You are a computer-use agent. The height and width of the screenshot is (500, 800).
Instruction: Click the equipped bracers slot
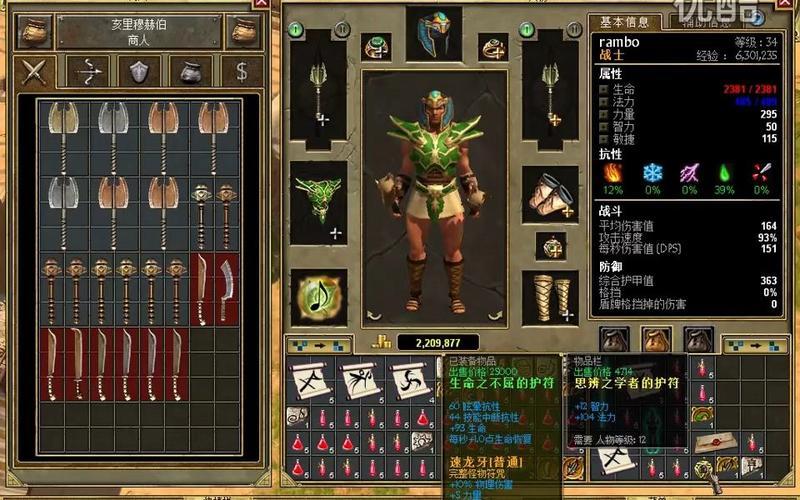point(550,195)
